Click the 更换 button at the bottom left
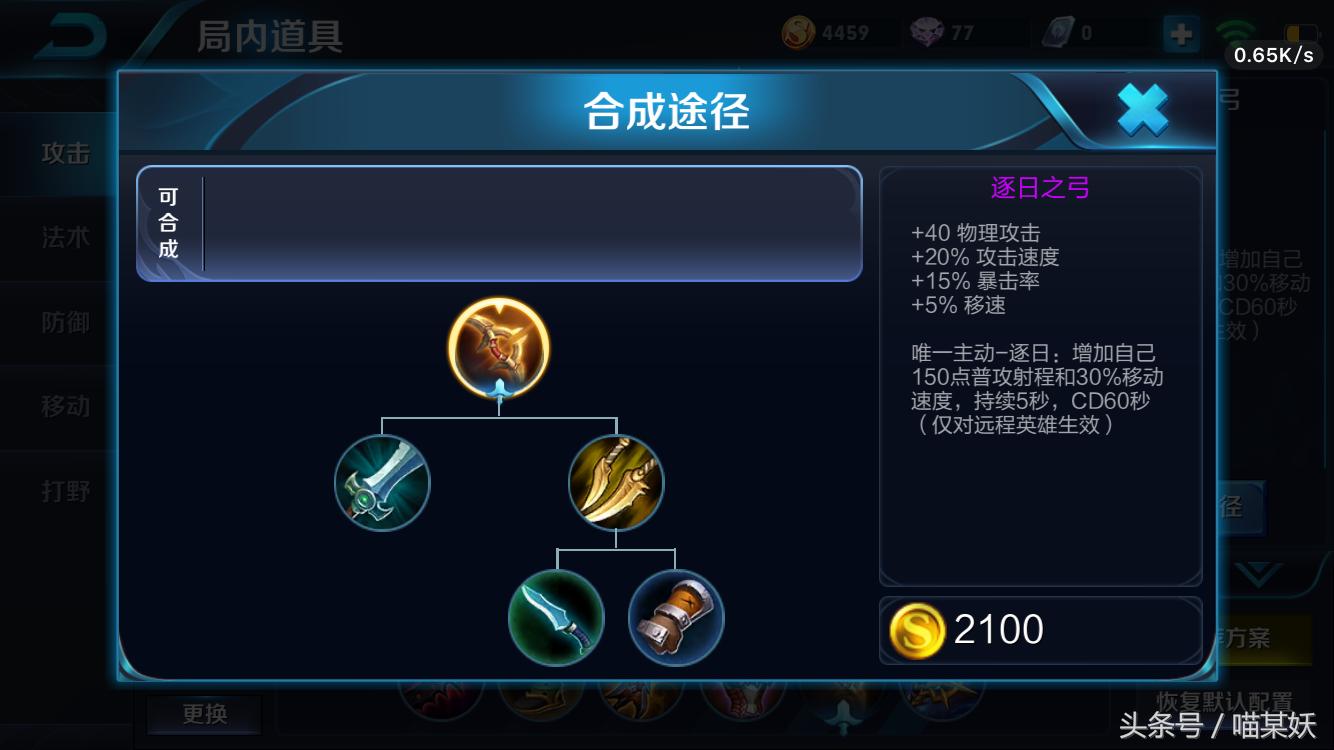The width and height of the screenshot is (1334, 750). click(203, 714)
